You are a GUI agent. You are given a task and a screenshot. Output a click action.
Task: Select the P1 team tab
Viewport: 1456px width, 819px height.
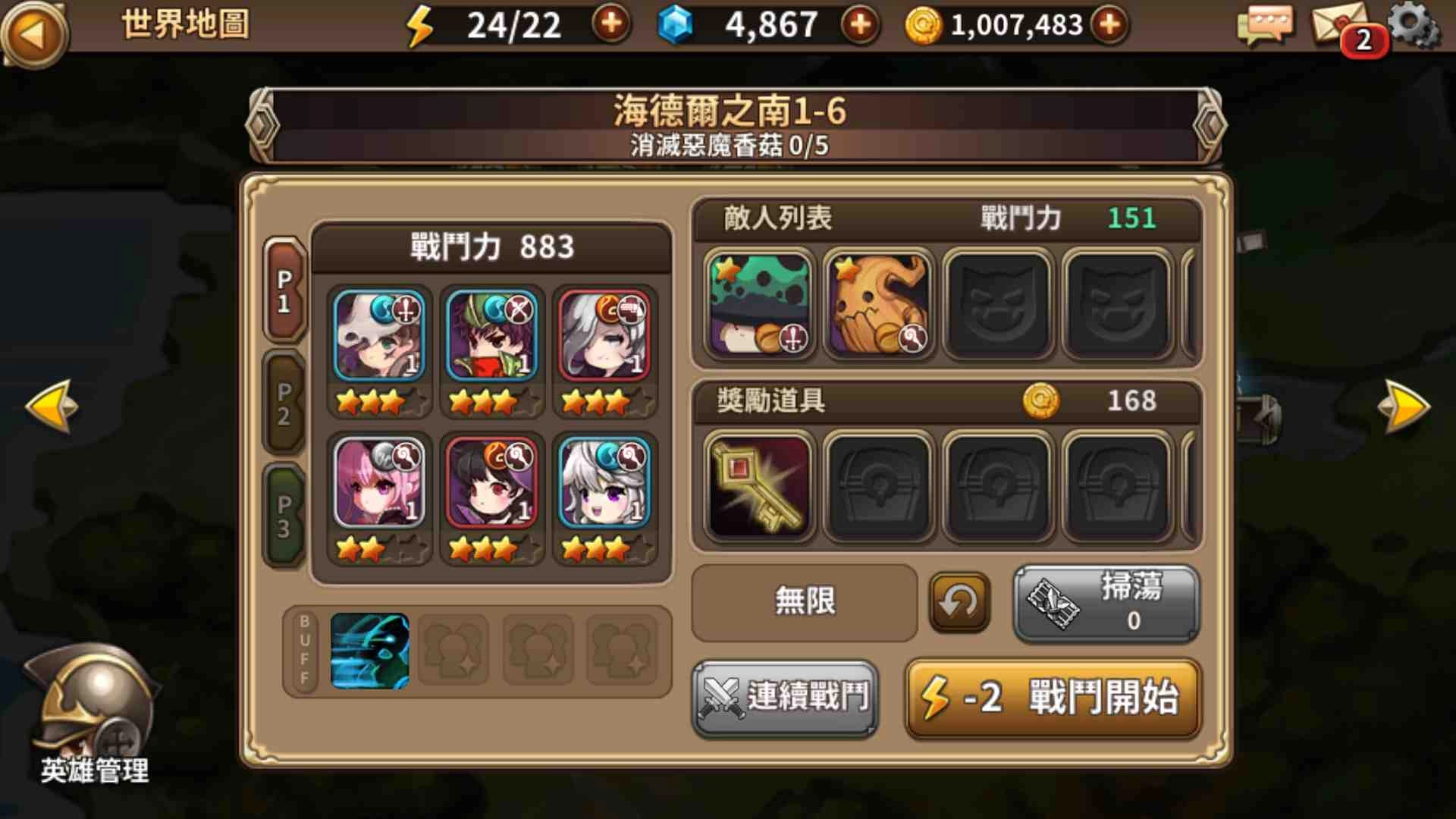pyautogui.click(x=284, y=296)
